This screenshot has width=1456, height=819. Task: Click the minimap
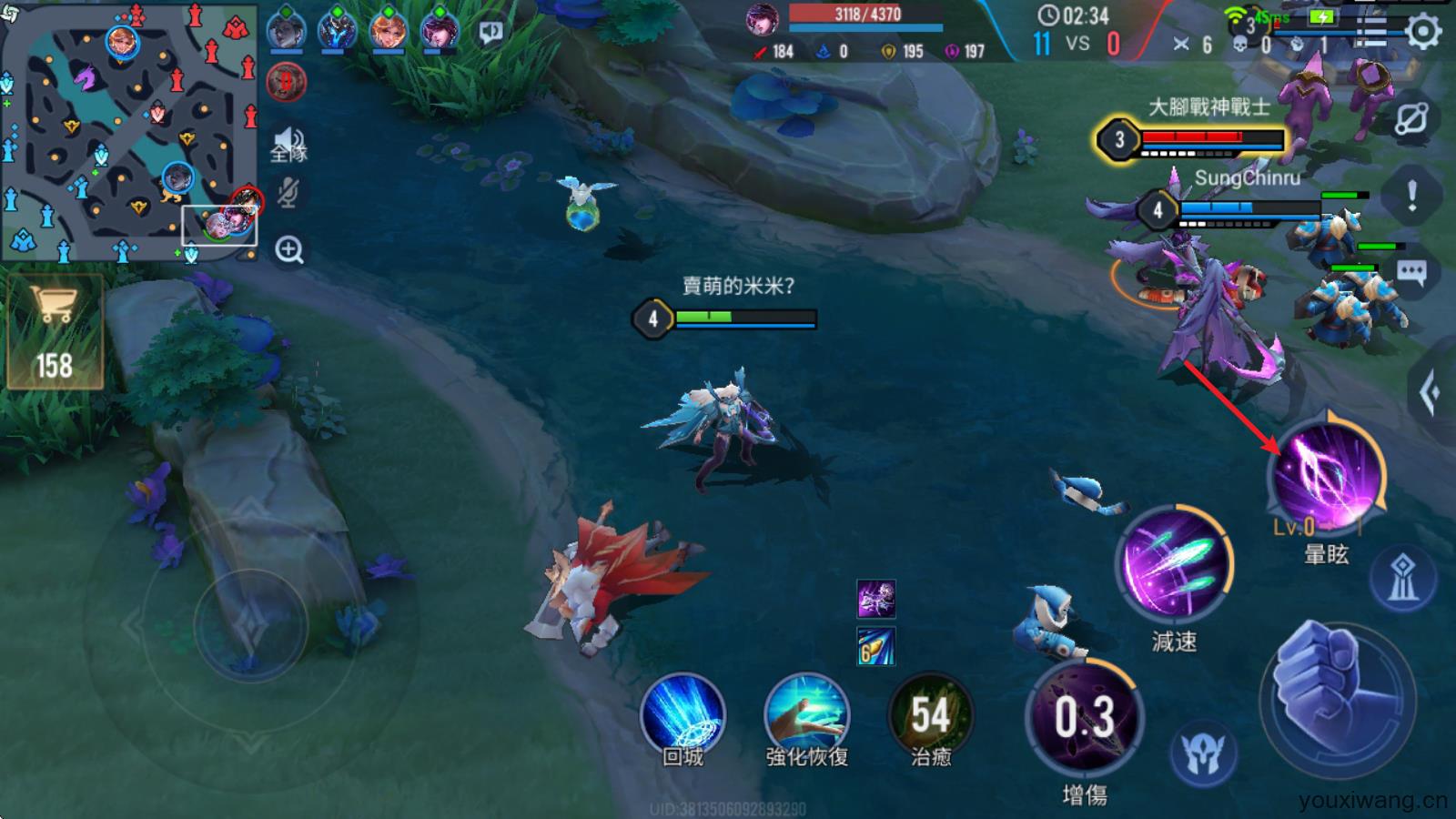(129, 132)
